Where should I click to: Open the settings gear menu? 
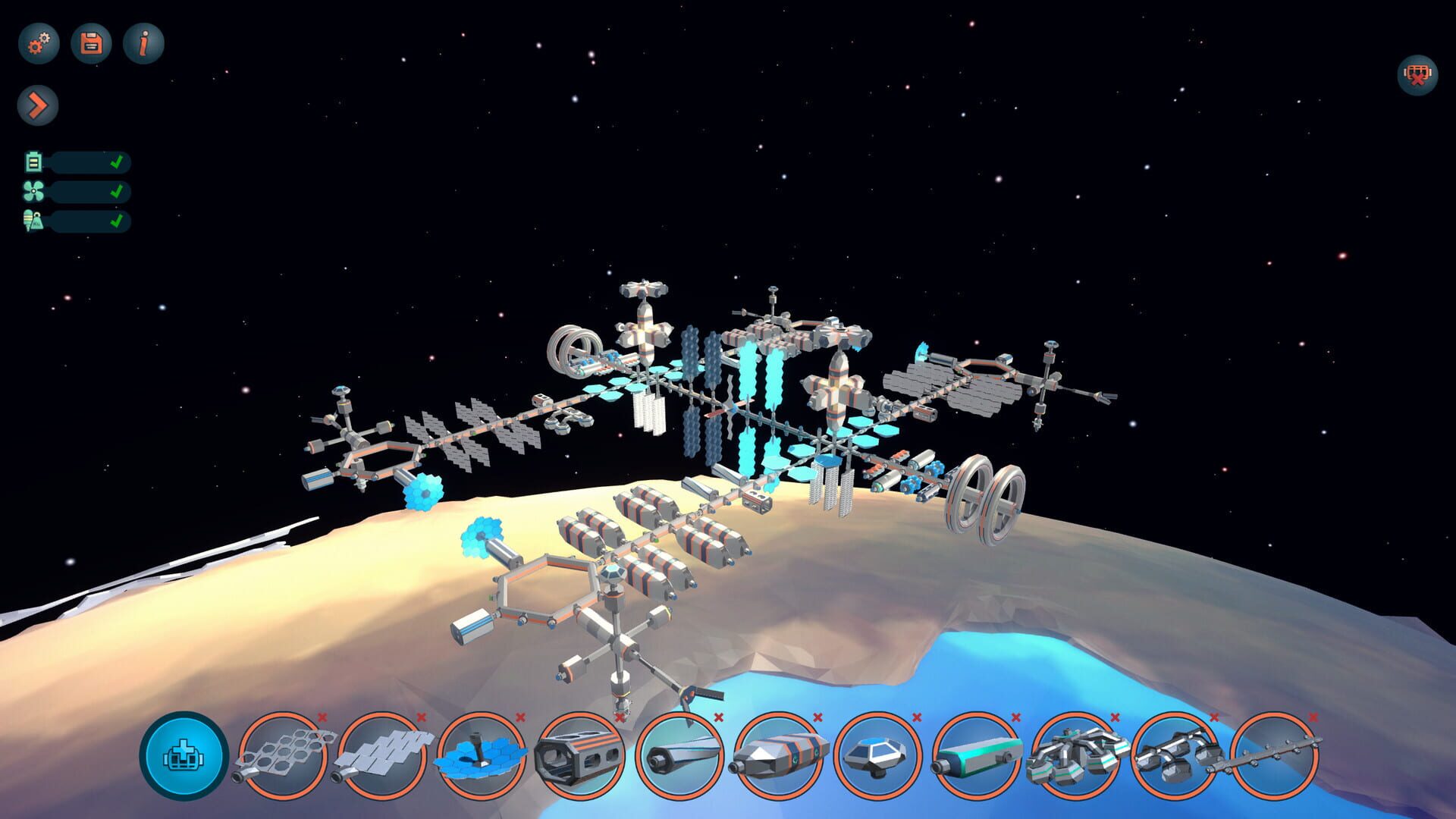39,44
